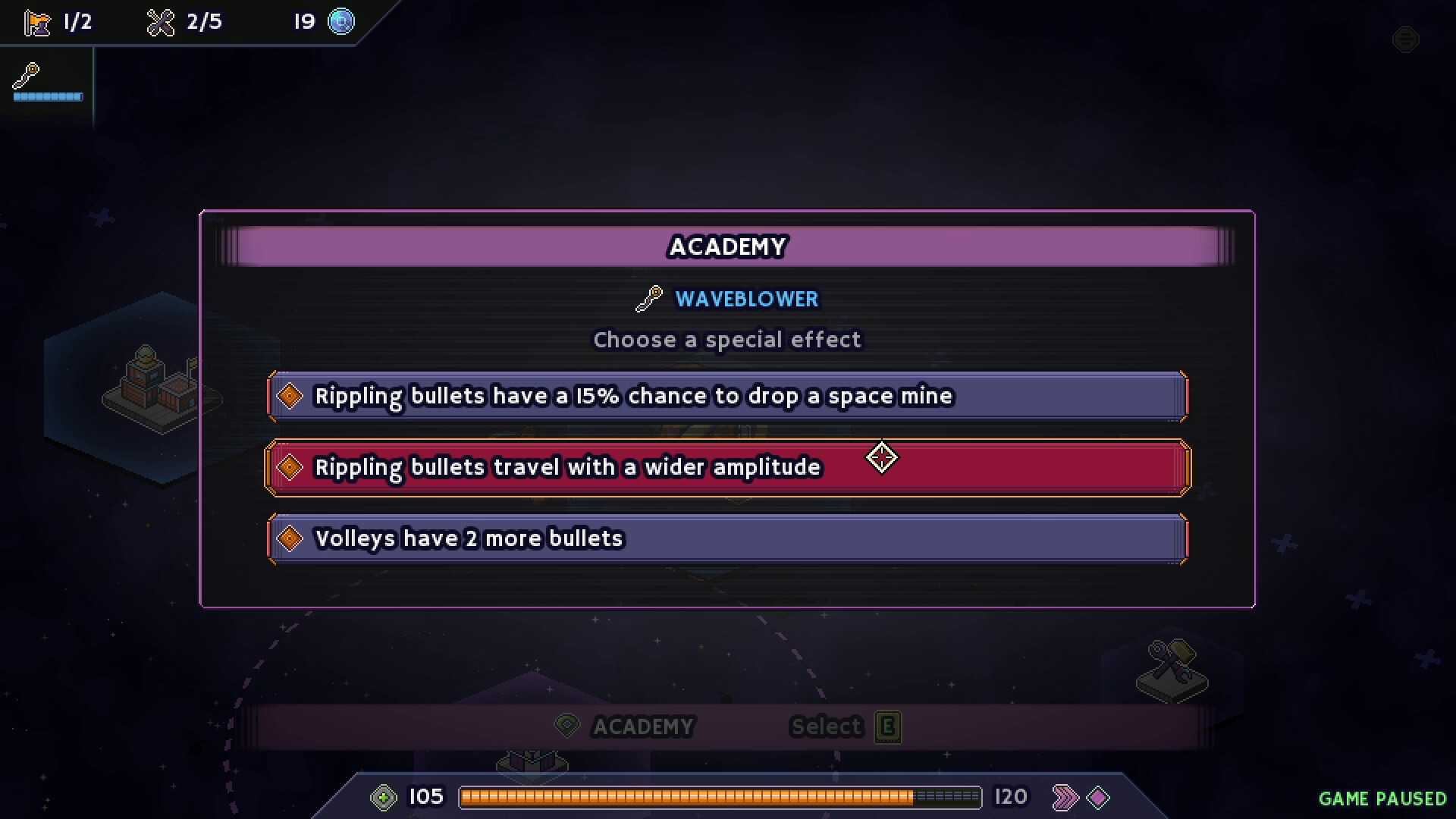Pick the Volleys have 2 more bullets upgrade
1456x819 pixels.
726,538
